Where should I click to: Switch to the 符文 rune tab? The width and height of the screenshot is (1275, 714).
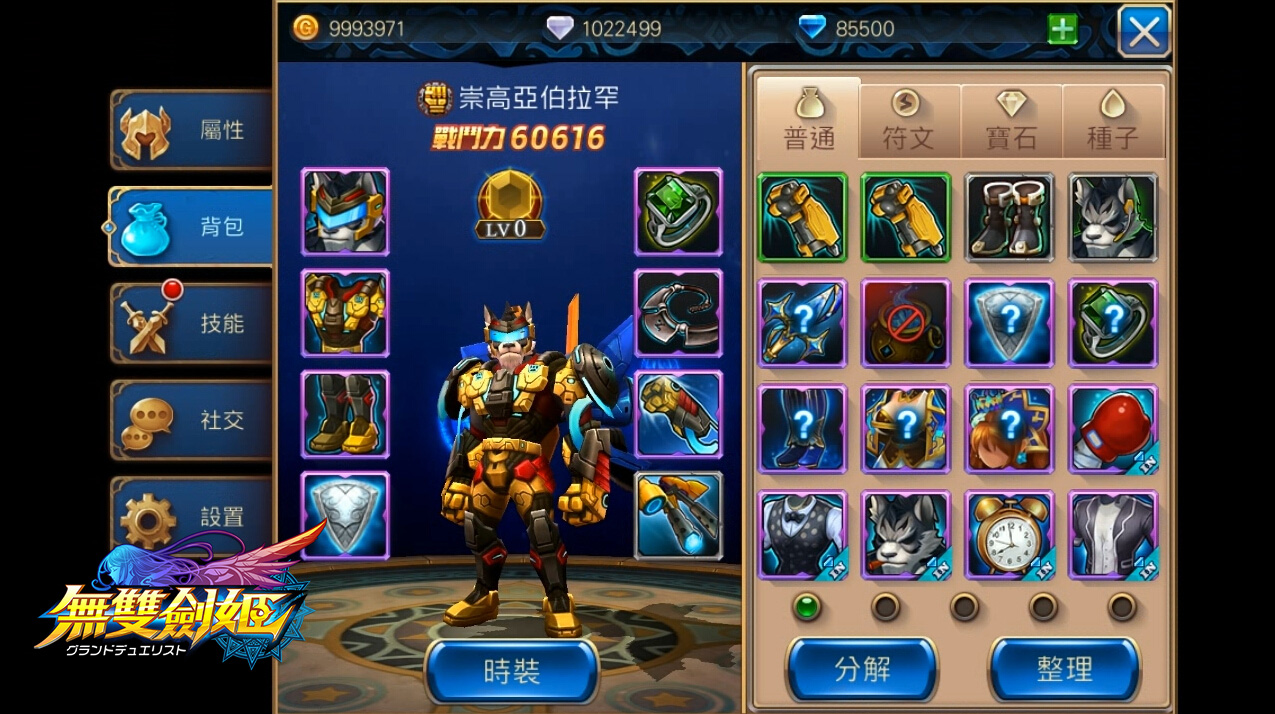[909, 121]
